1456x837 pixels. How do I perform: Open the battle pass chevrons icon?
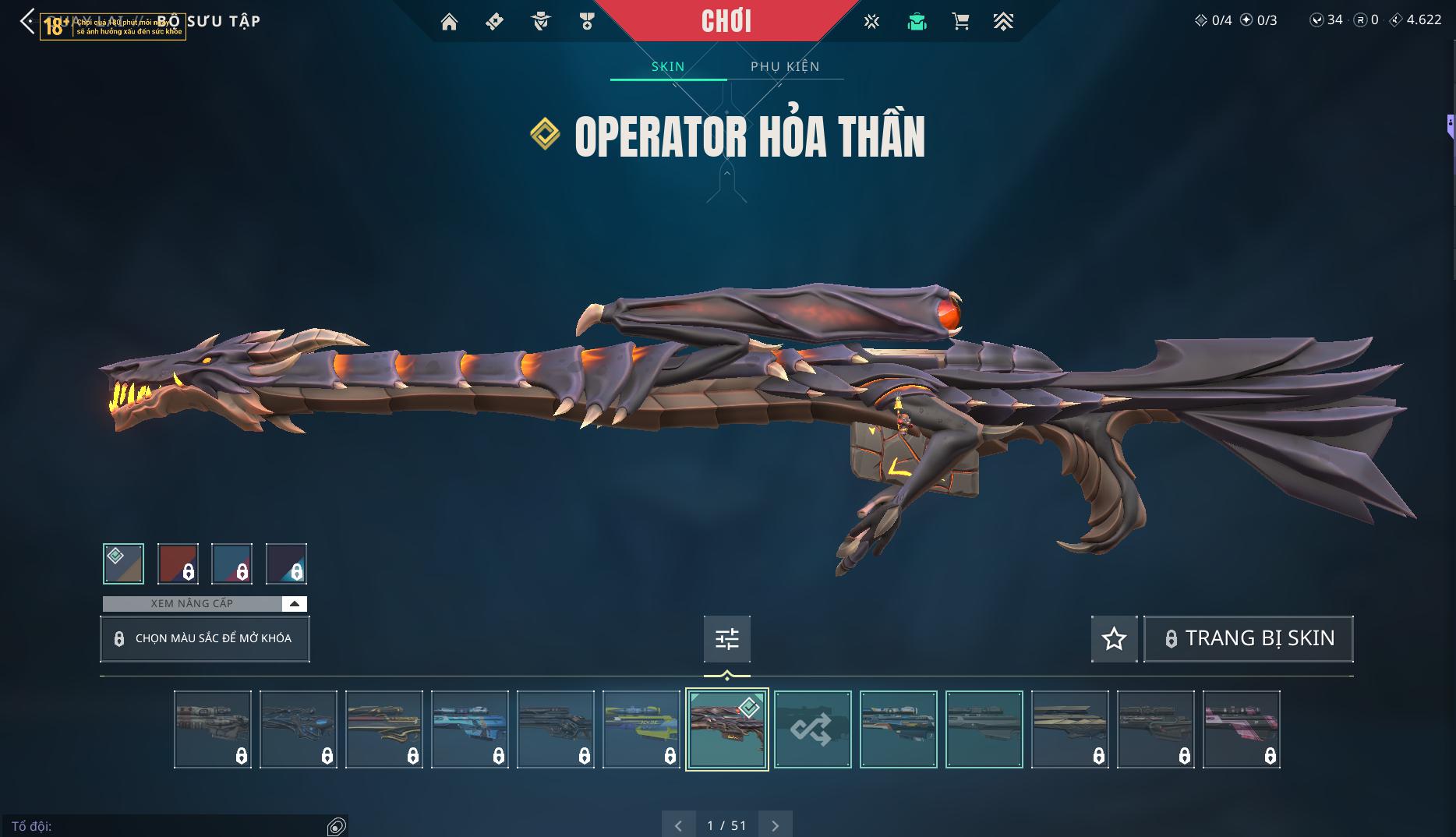point(1003,22)
